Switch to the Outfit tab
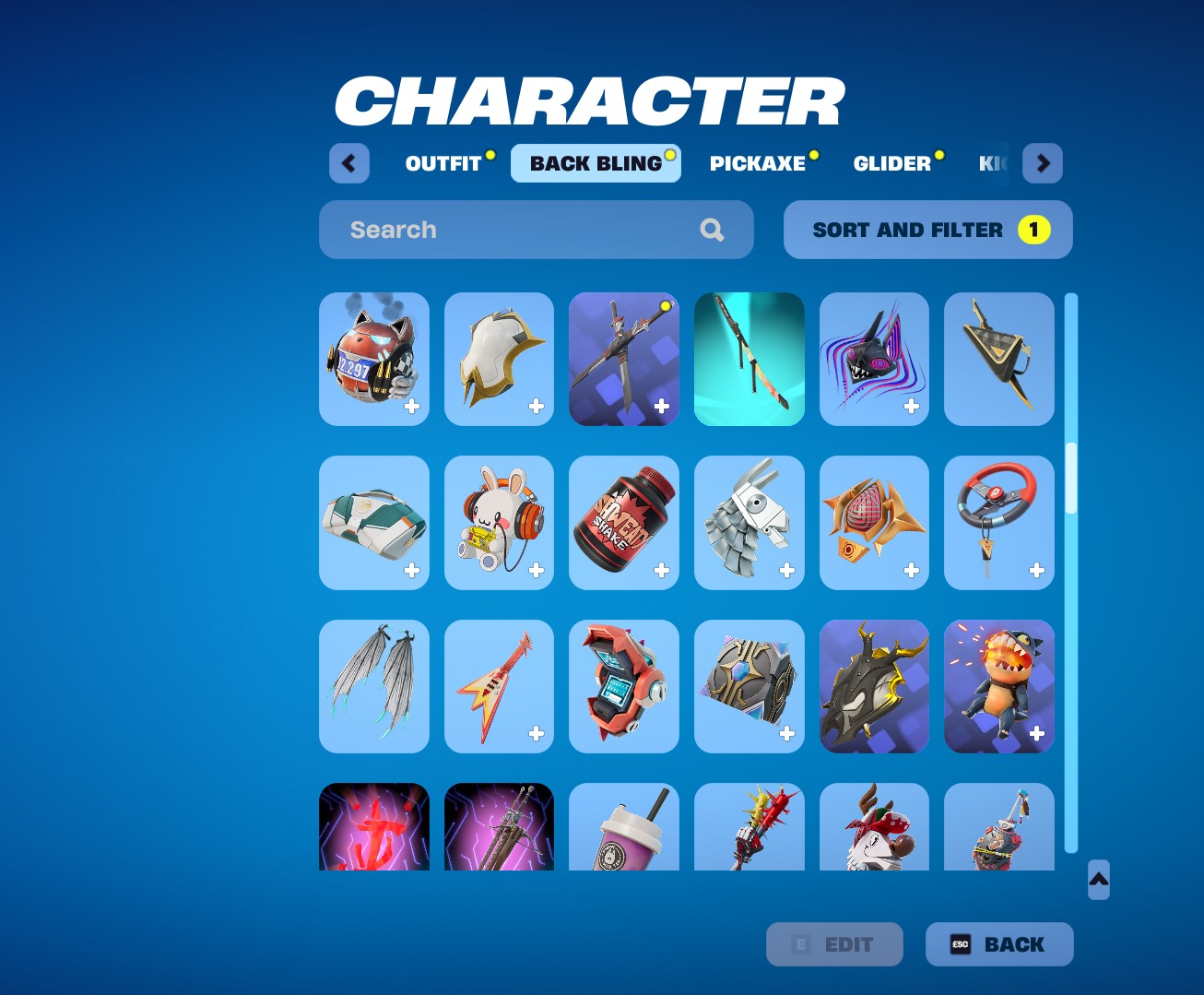Viewport: 1204px width, 995px height. 443,164
